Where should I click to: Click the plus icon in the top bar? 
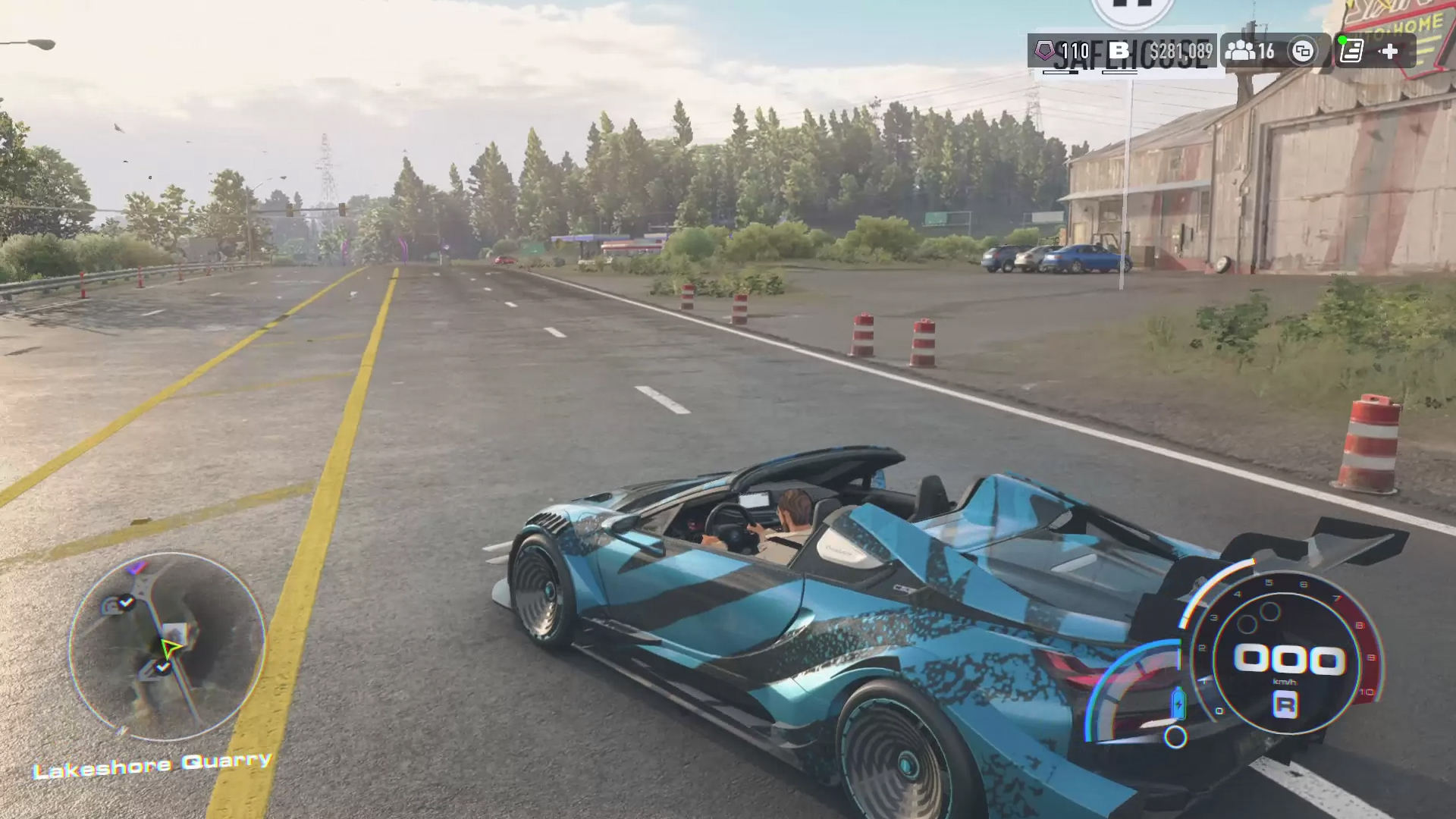pos(1389,51)
